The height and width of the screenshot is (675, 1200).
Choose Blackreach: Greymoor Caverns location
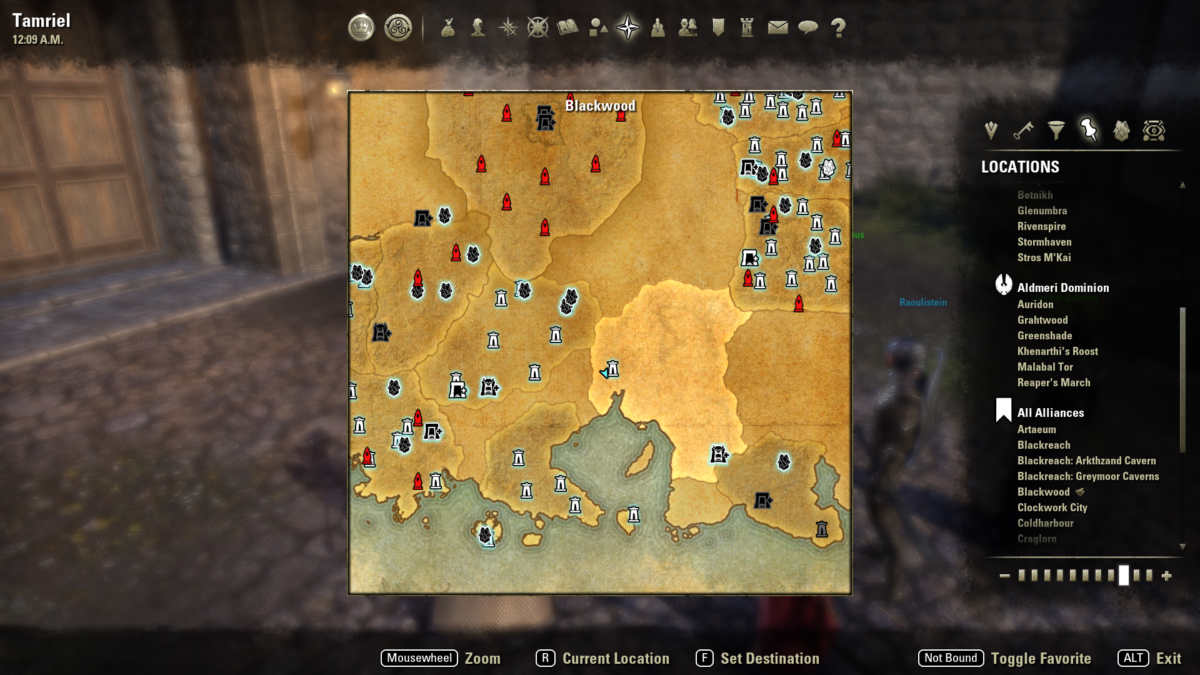[1088, 476]
